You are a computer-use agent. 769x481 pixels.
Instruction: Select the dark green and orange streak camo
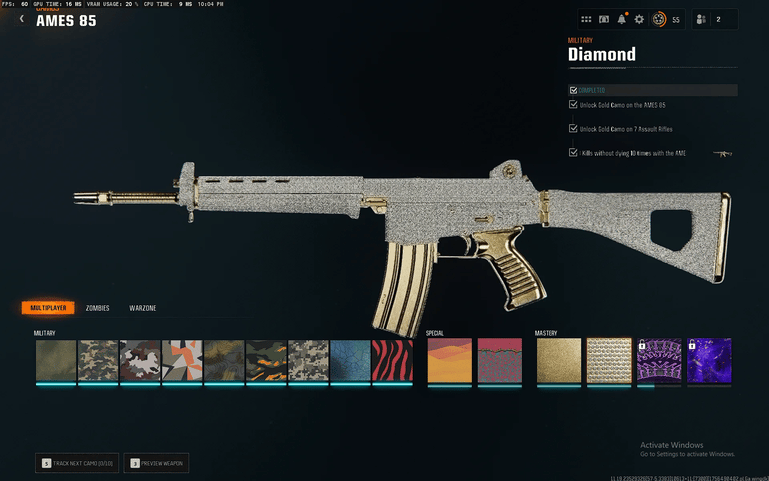click(266, 360)
